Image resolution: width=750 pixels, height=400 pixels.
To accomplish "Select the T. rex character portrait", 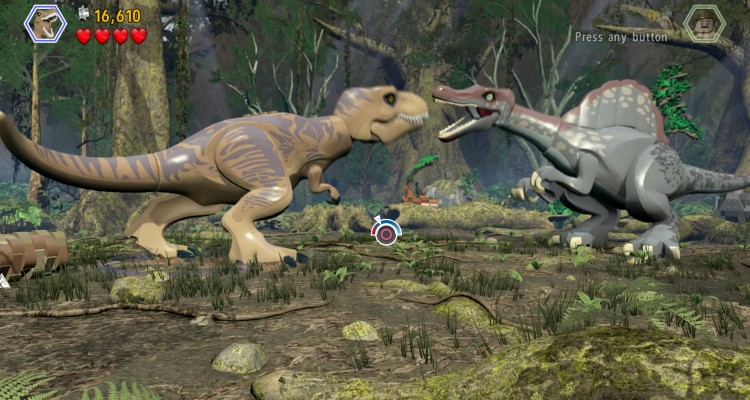I will [45, 23].
